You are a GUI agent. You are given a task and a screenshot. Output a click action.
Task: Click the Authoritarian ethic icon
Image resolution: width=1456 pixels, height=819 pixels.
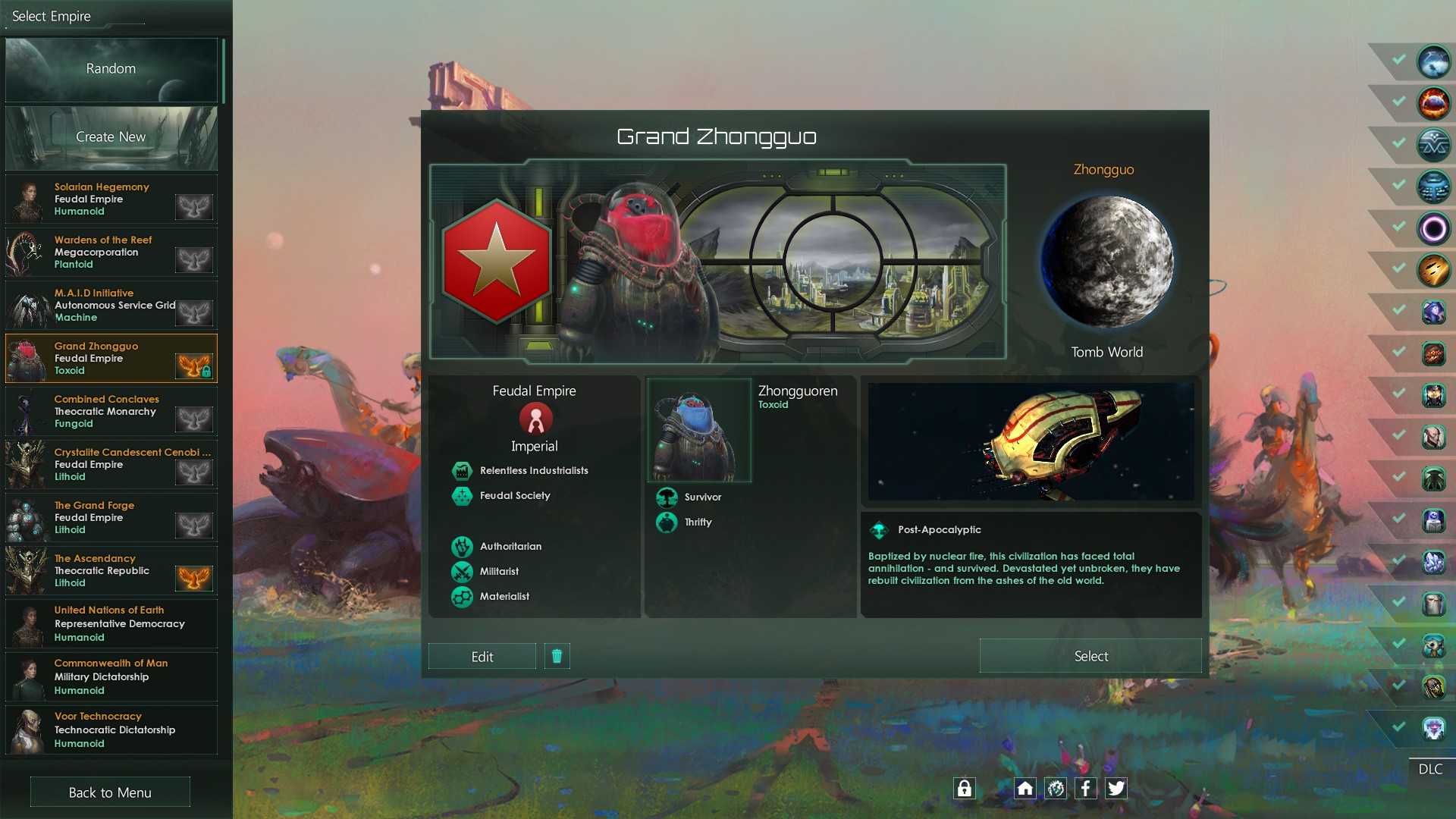[x=462, y=546]
